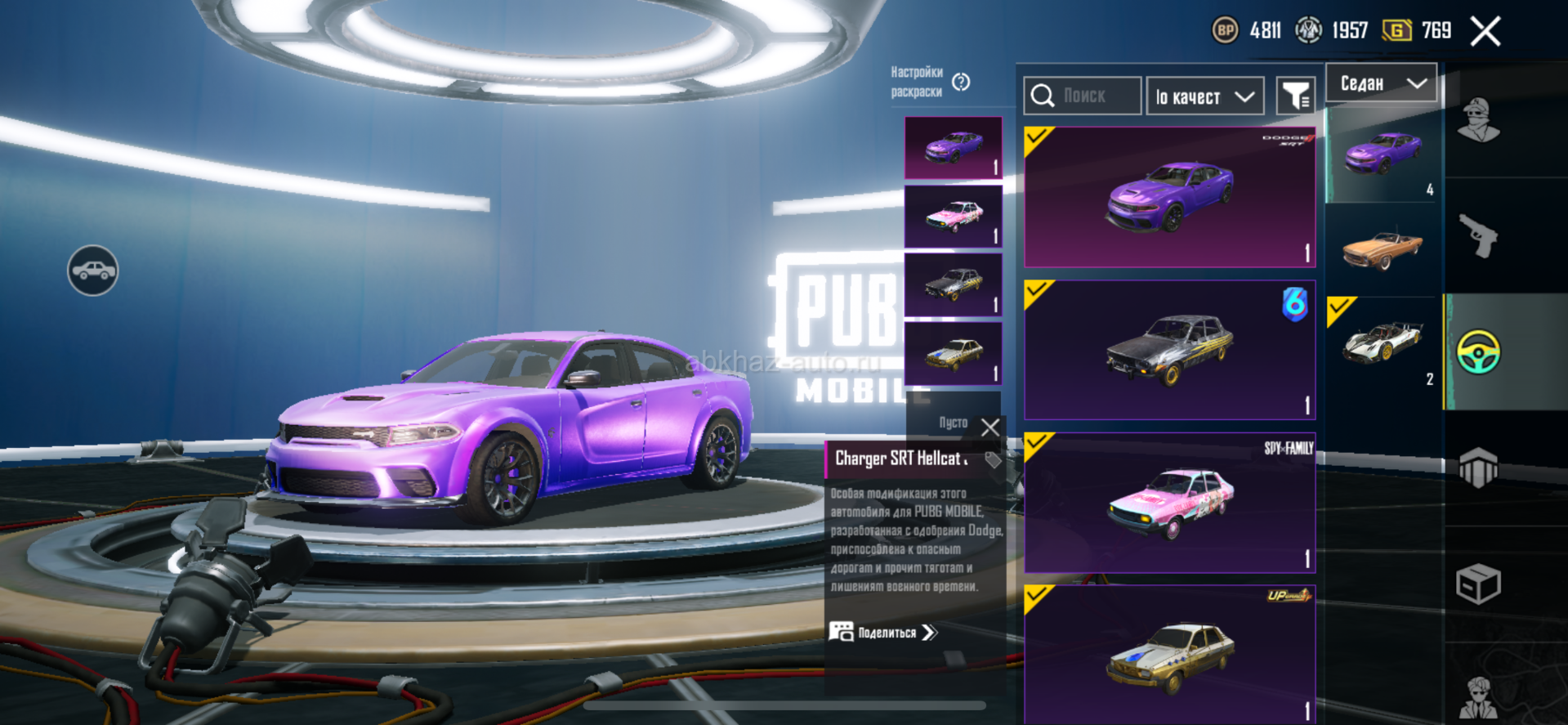Close the vehicle inventory screen
This screenshot has height=725, width=1568.
point(1485,32)
